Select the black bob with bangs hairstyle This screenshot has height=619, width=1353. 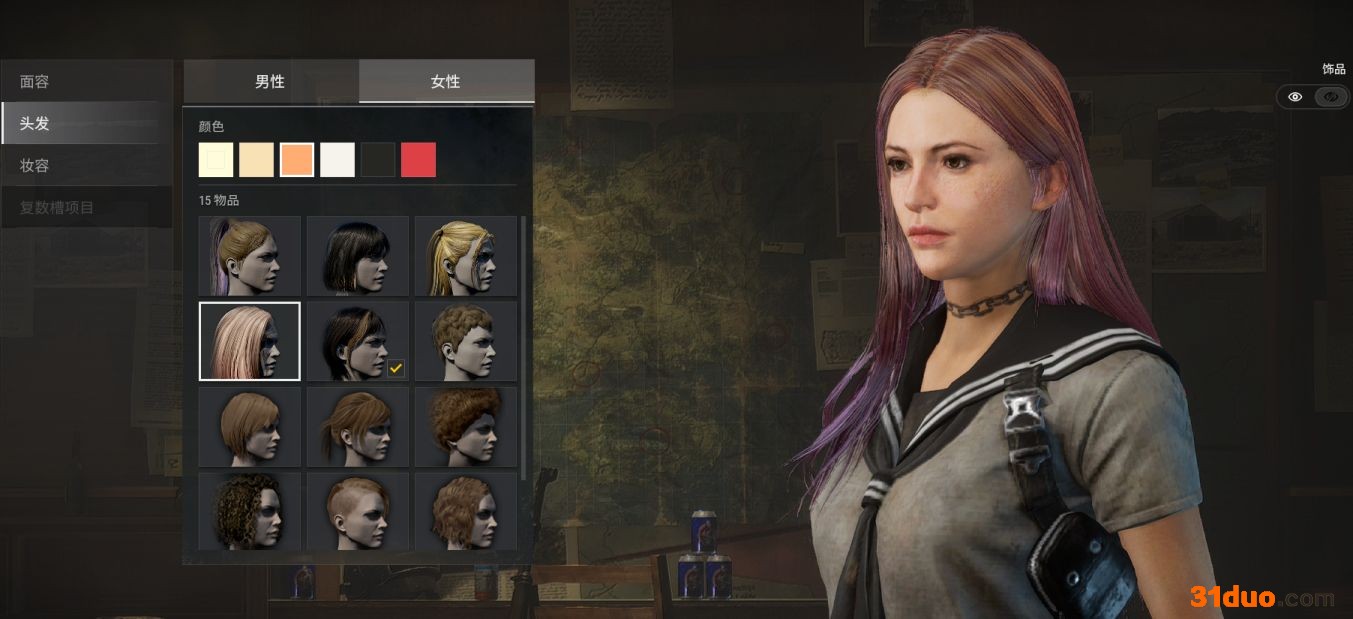click(358, 256)
